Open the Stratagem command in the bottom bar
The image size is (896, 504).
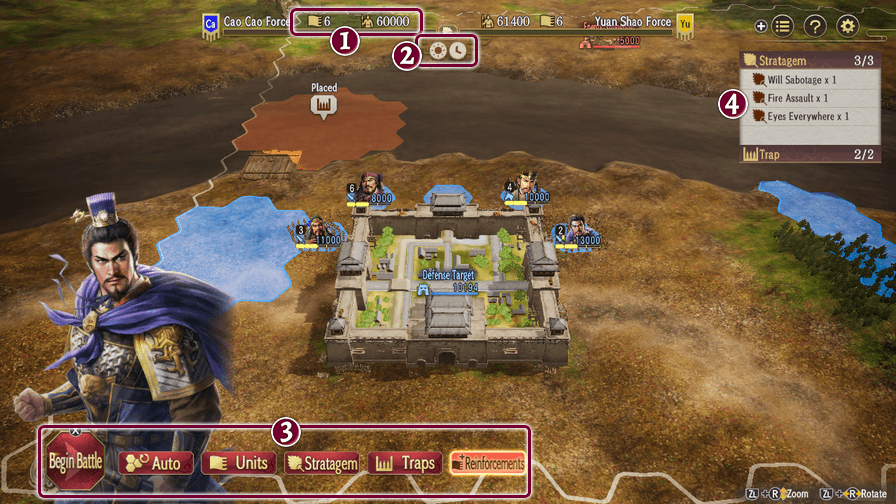tap(322, 463)
